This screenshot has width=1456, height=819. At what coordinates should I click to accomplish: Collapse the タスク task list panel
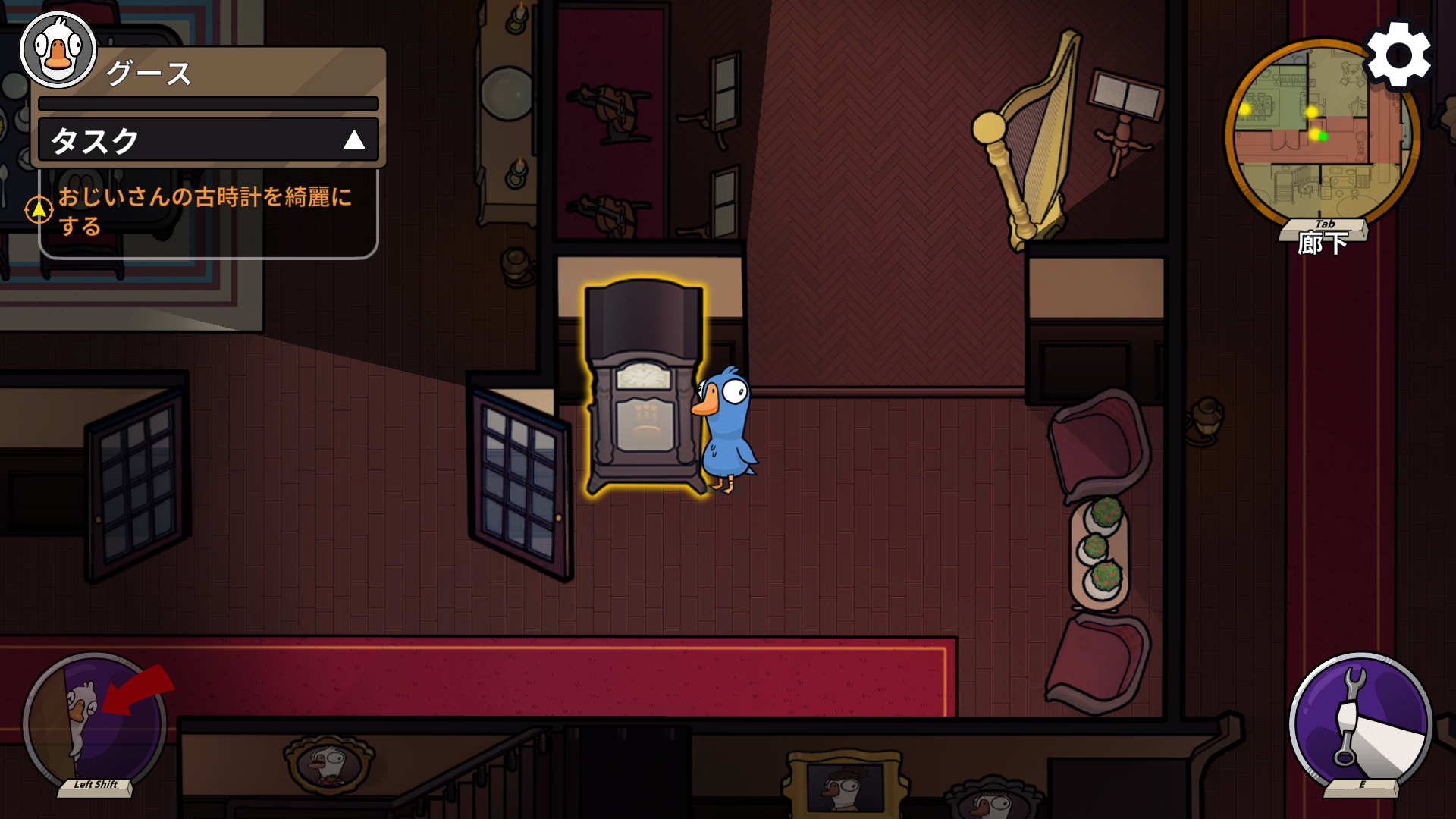(353, 140)
